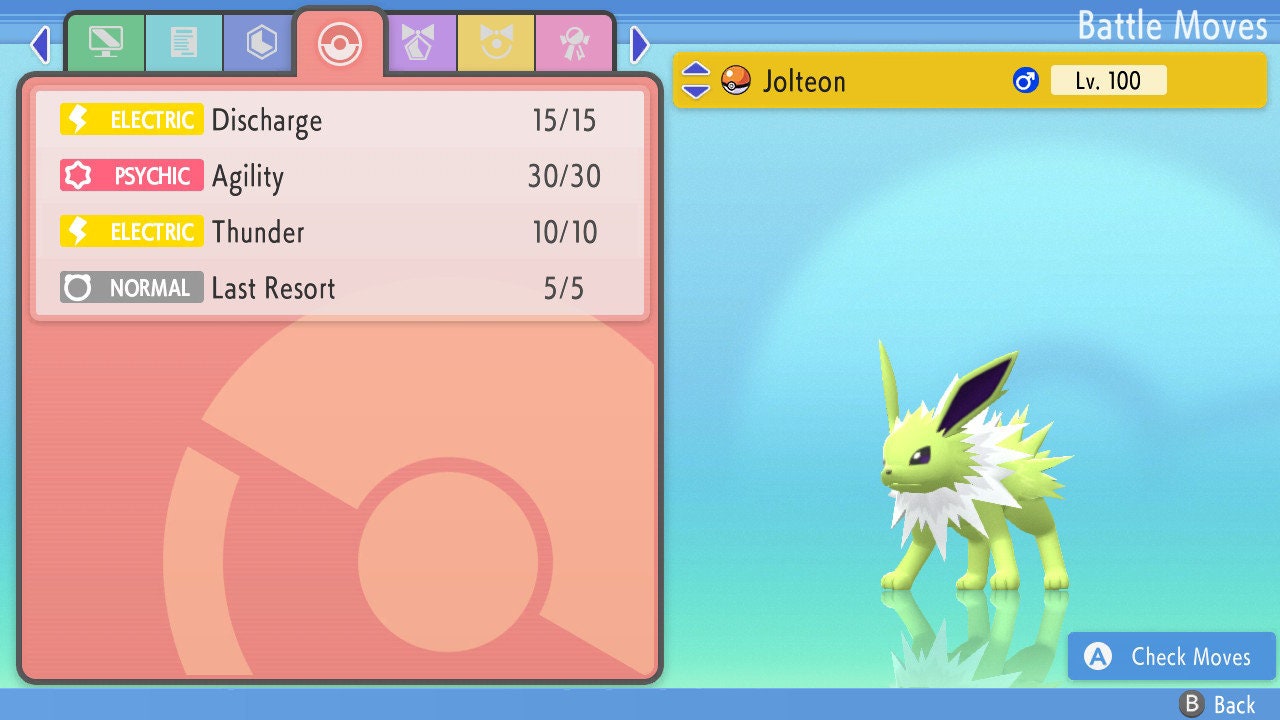Switch to the blue hexagon stats tab
The width and height of the screenshot is (1280, 720).
coord(262,43)
